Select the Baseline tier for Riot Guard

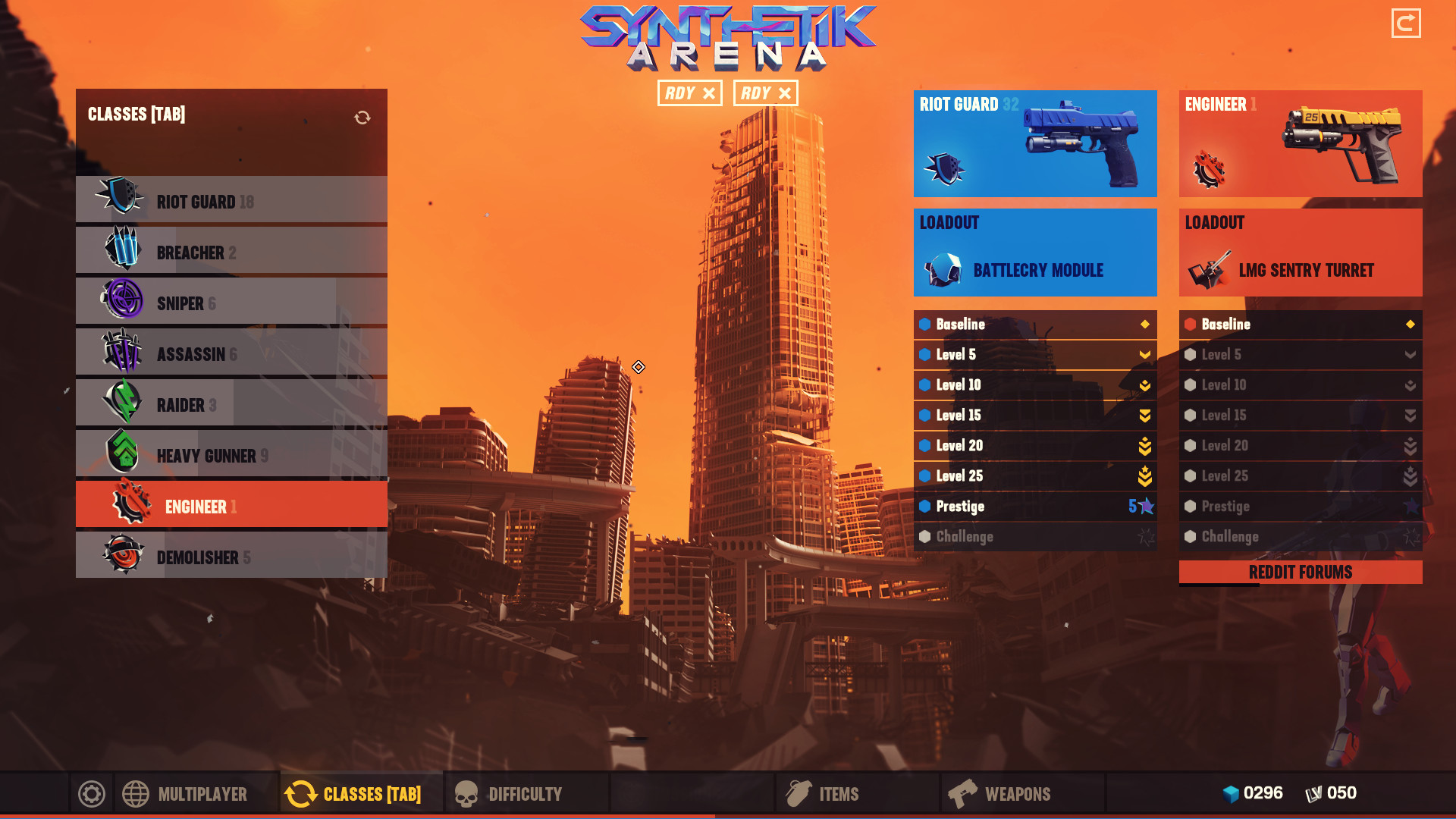1035,324
